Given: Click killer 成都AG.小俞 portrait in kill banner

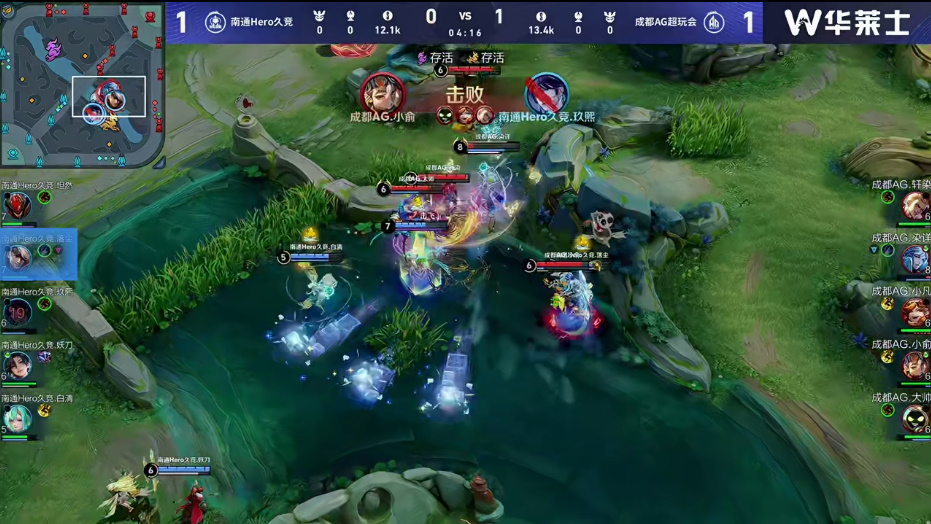Looking at the screenshot, I should (382, 94).
